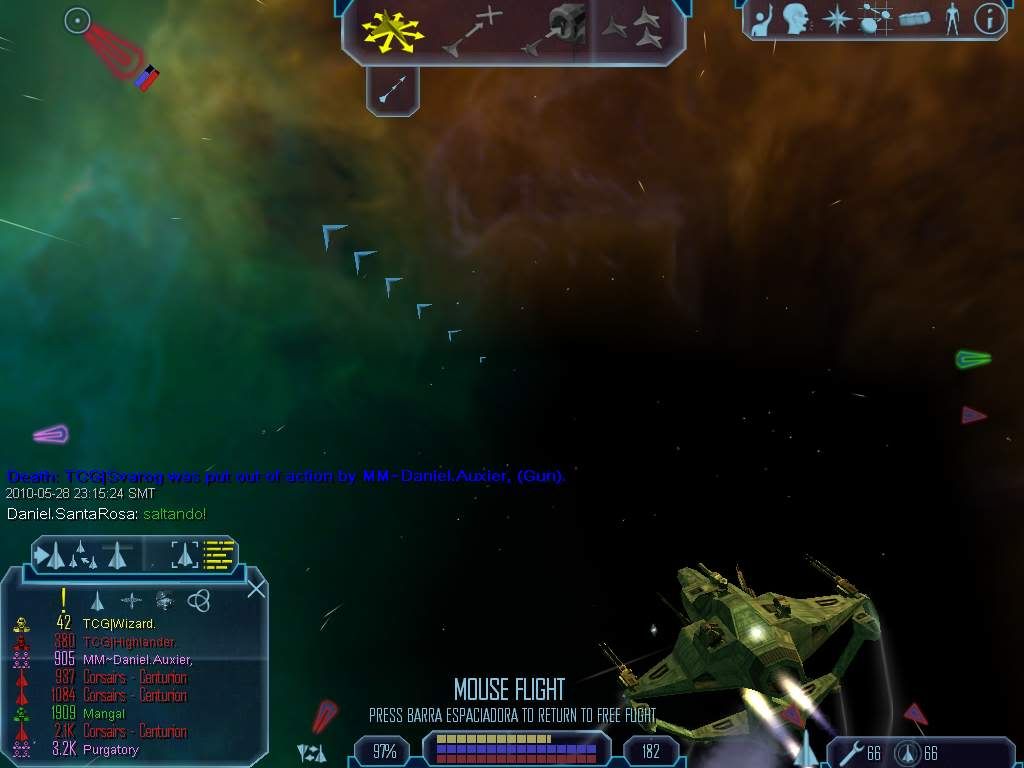Open the waving person icon menu
Screen dimensions: 1024x768
coord(762,18)
